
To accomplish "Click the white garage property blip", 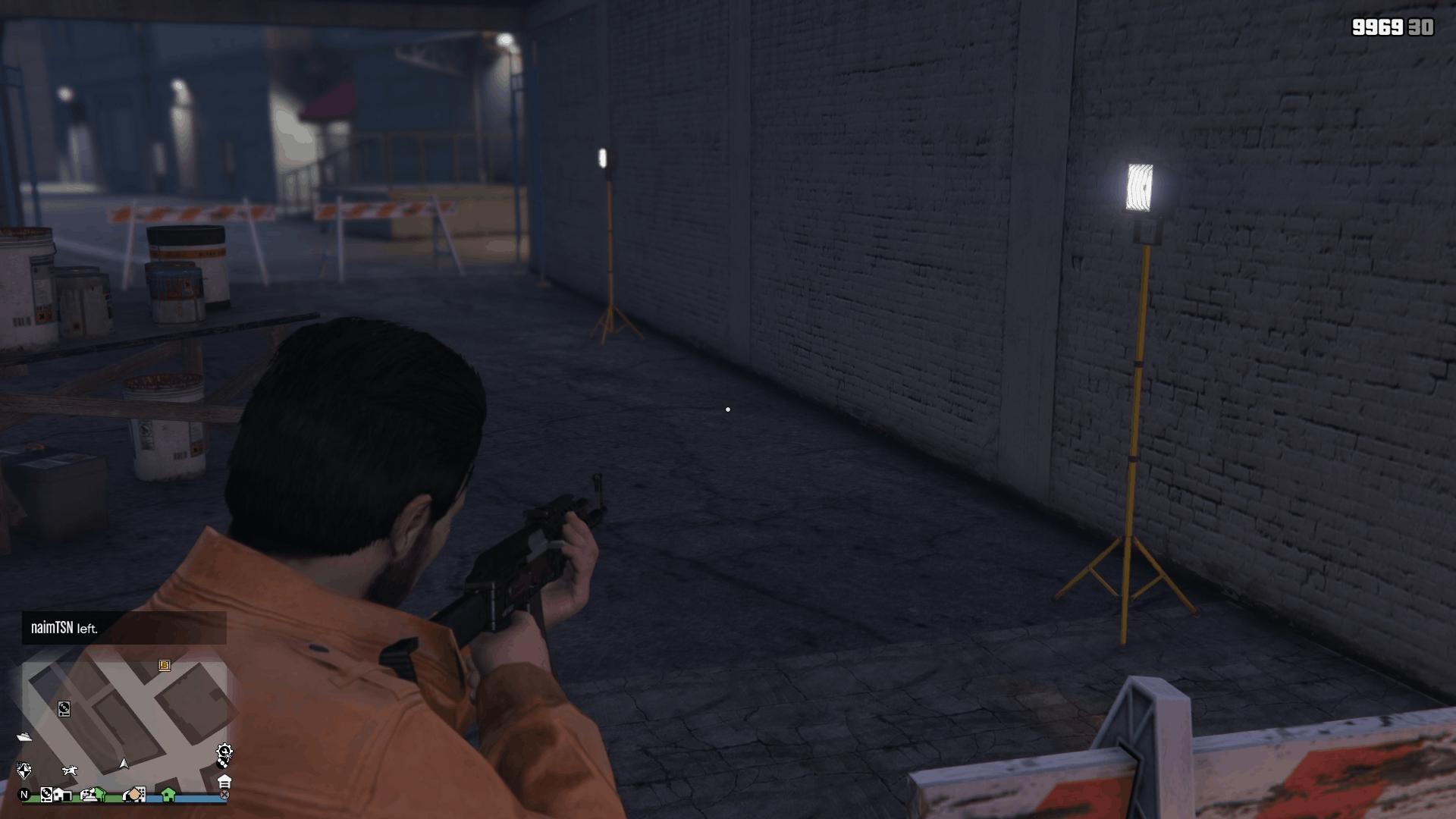I will tap(224, 782).
